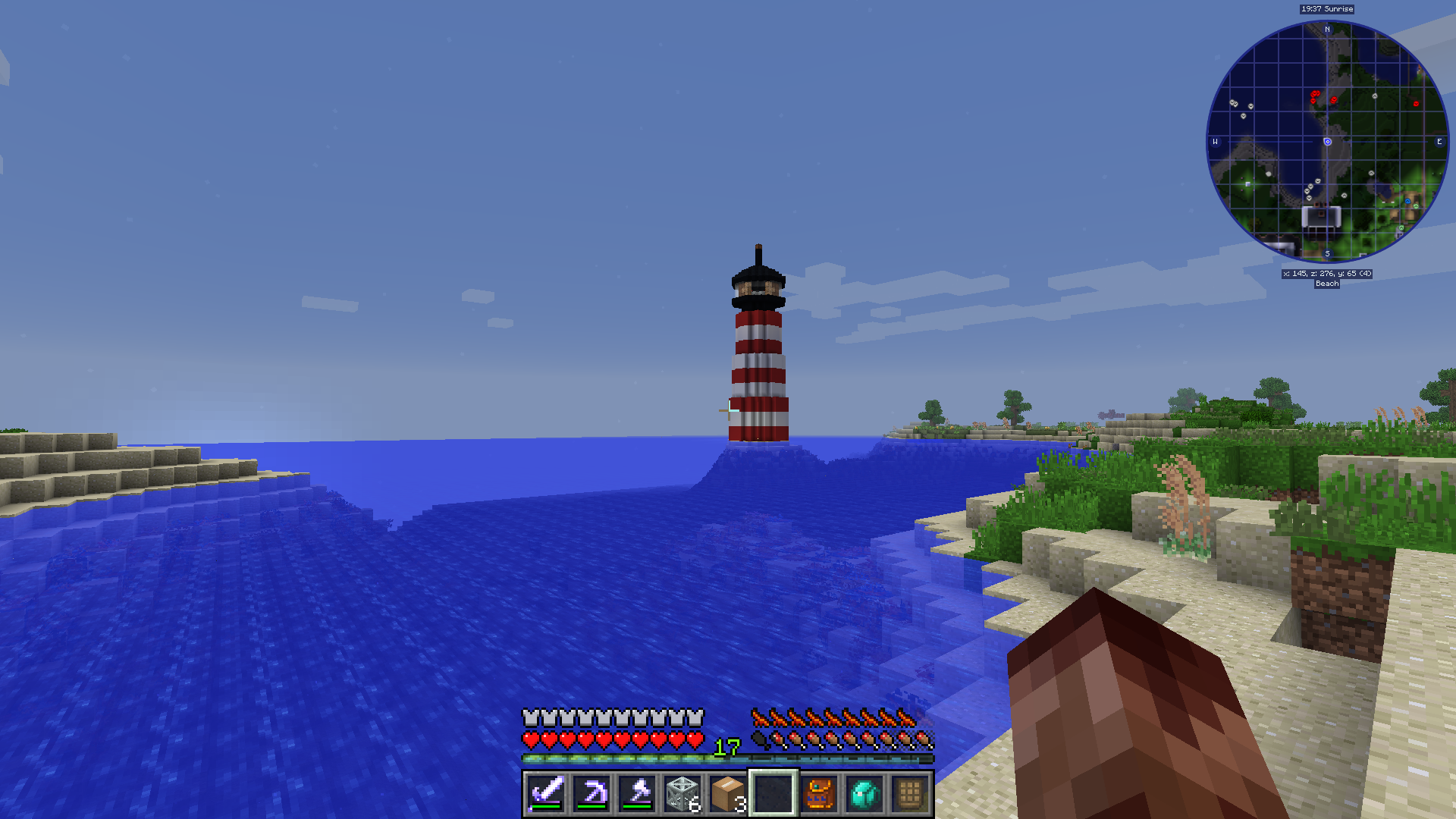
Task: Choose the brown grid crafting item slot
Action: tap(910, 794)
